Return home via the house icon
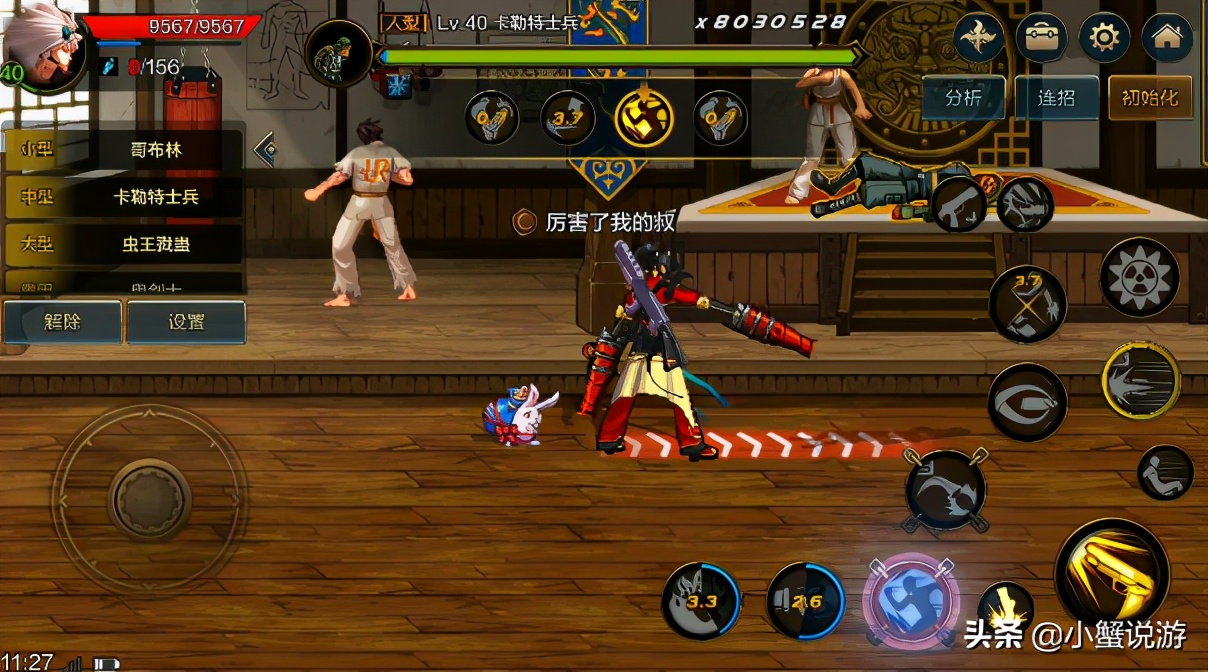The height and width of the screenshot is (672, 1208). point(1167,38)
